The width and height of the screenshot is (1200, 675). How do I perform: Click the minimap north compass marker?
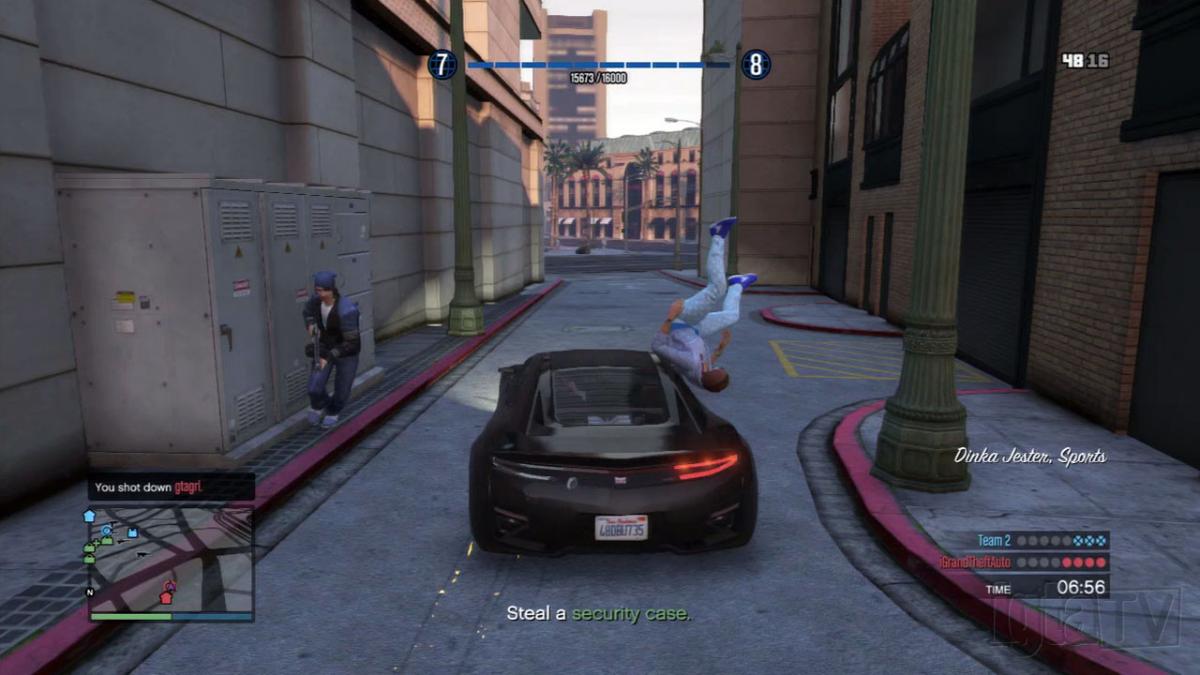[91, 592]
